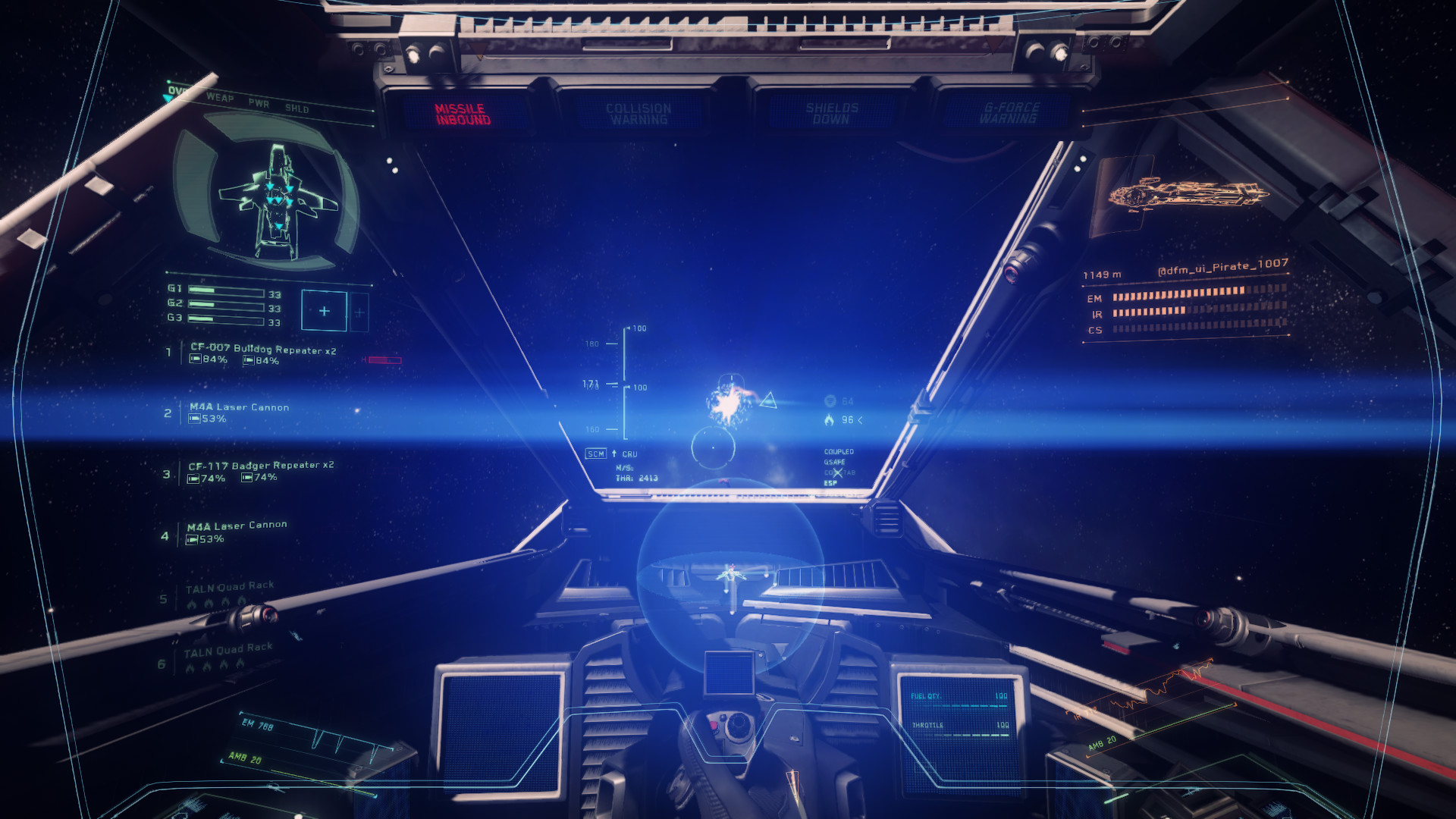Select the CF-007 Bulldog Repeater x2 entry
Viewport: 1456px width, 819px height.
(x=262, y=350)
